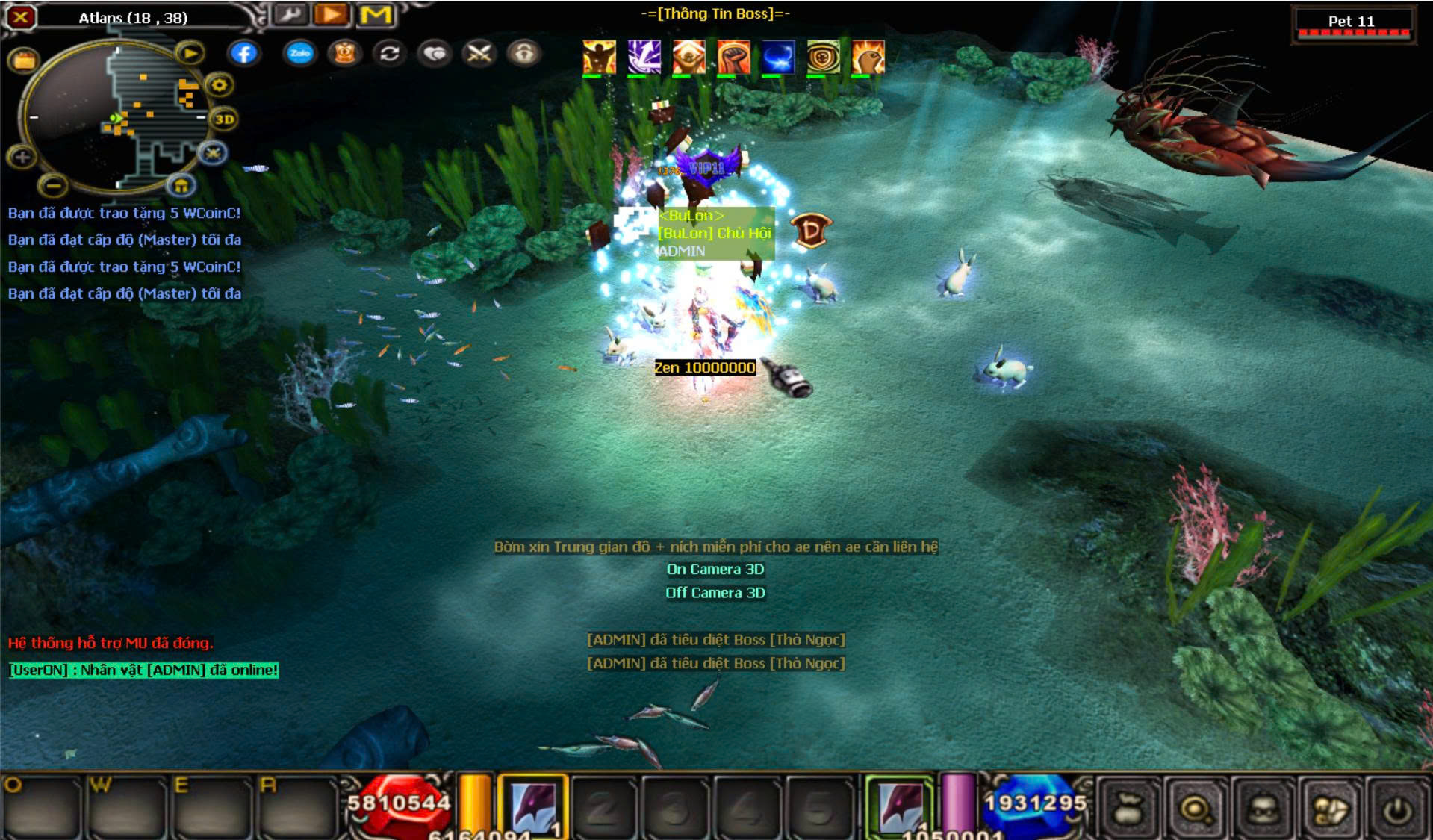Zoom out the minimap with minus button
1433x840 pixels.
[52, 184]
